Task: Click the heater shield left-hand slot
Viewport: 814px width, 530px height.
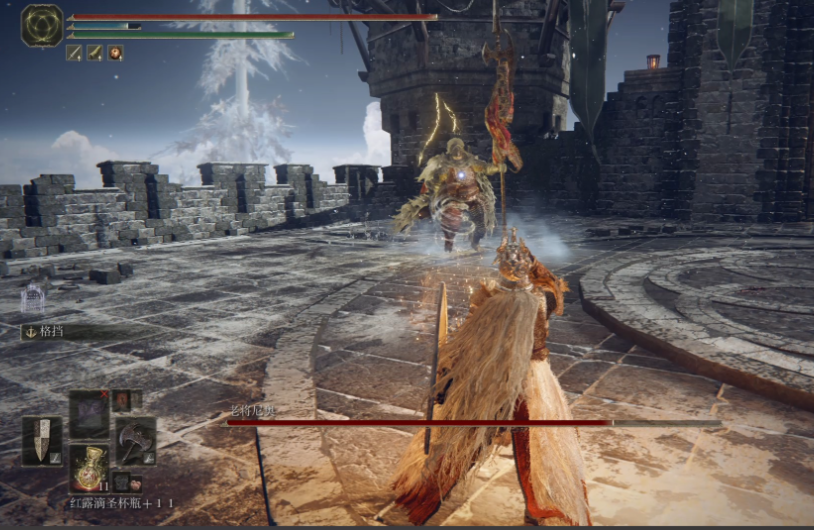Action: [42, 440]
